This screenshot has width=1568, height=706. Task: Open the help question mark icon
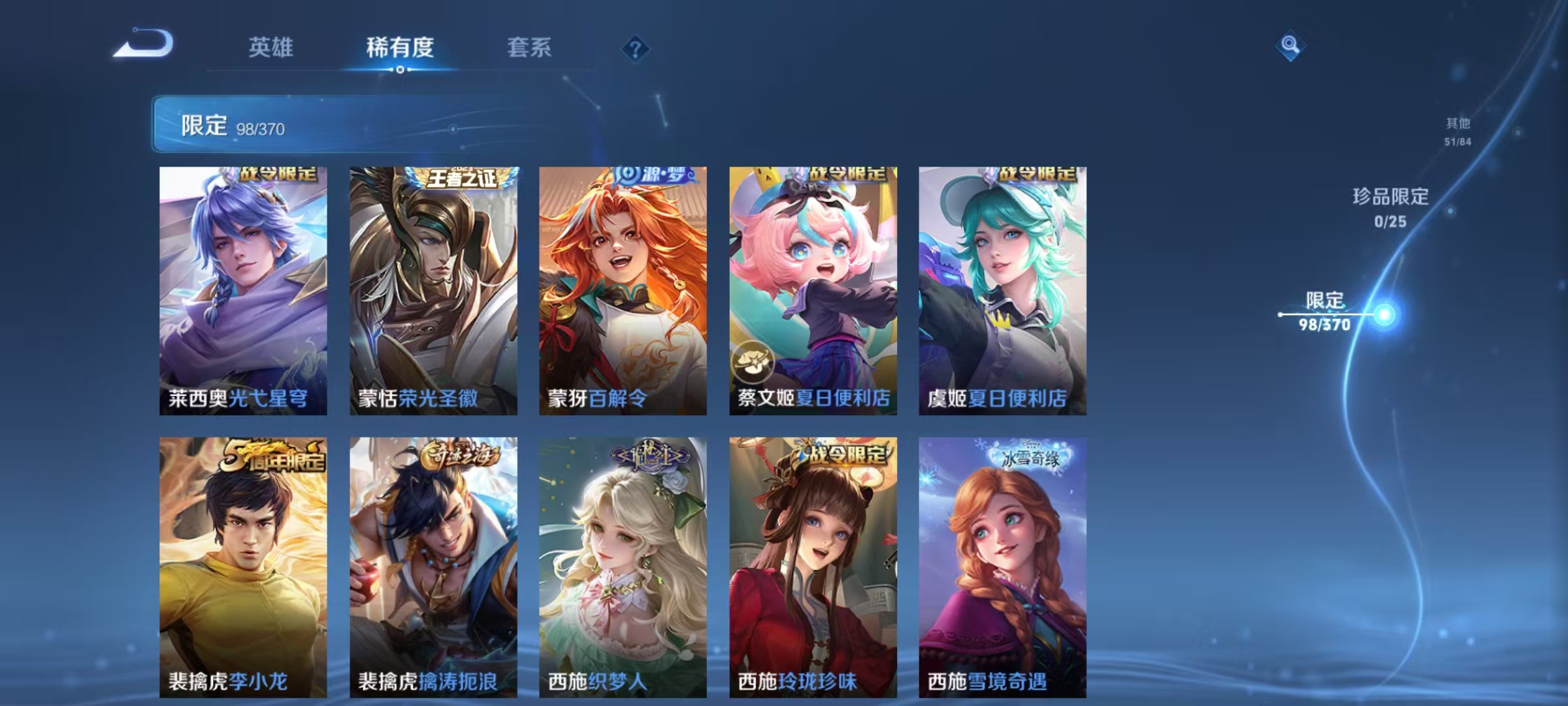tap(634, 47)
